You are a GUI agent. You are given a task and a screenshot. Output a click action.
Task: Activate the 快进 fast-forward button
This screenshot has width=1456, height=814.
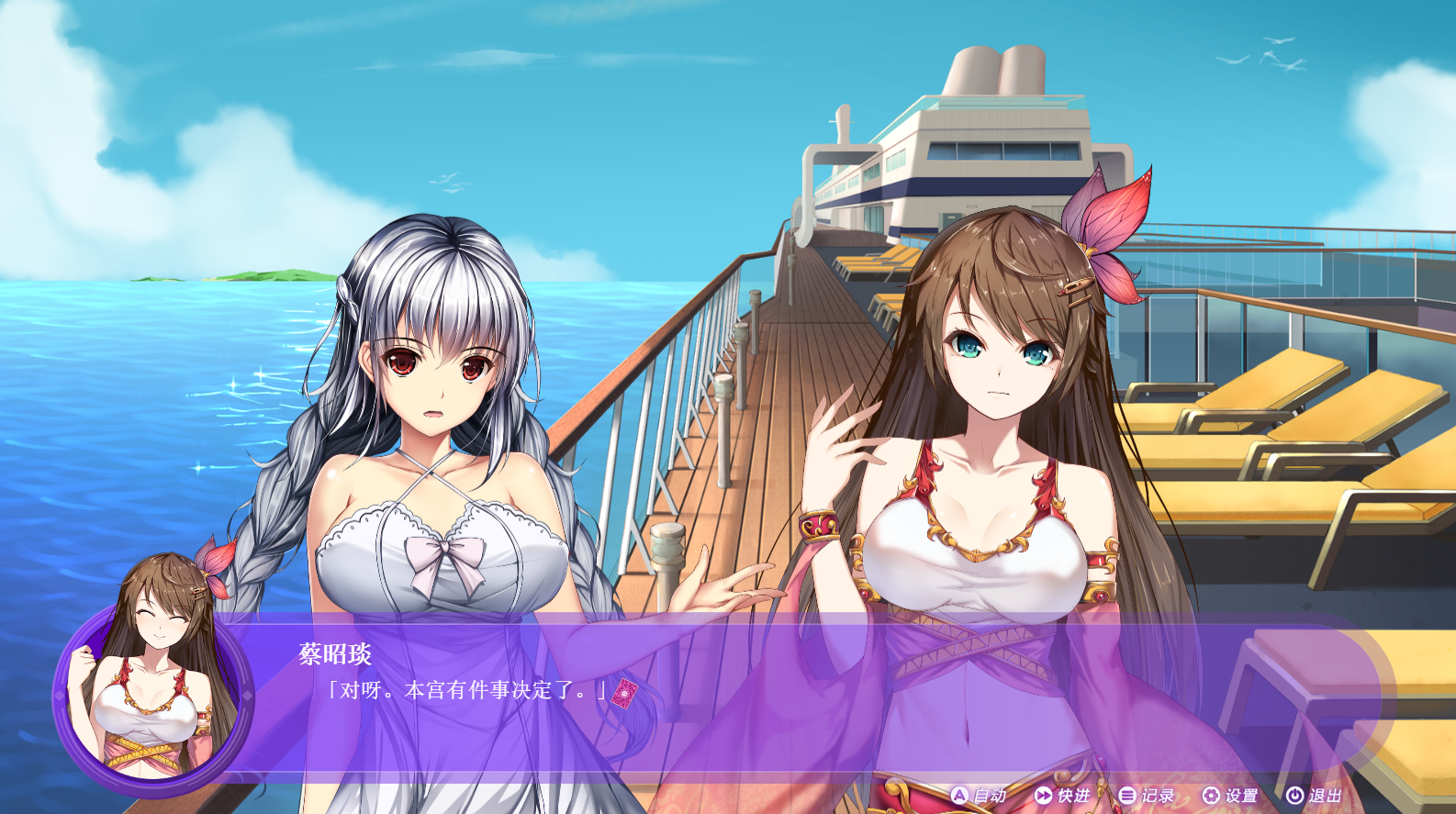pyautogui.click(x=1062, y=796)
